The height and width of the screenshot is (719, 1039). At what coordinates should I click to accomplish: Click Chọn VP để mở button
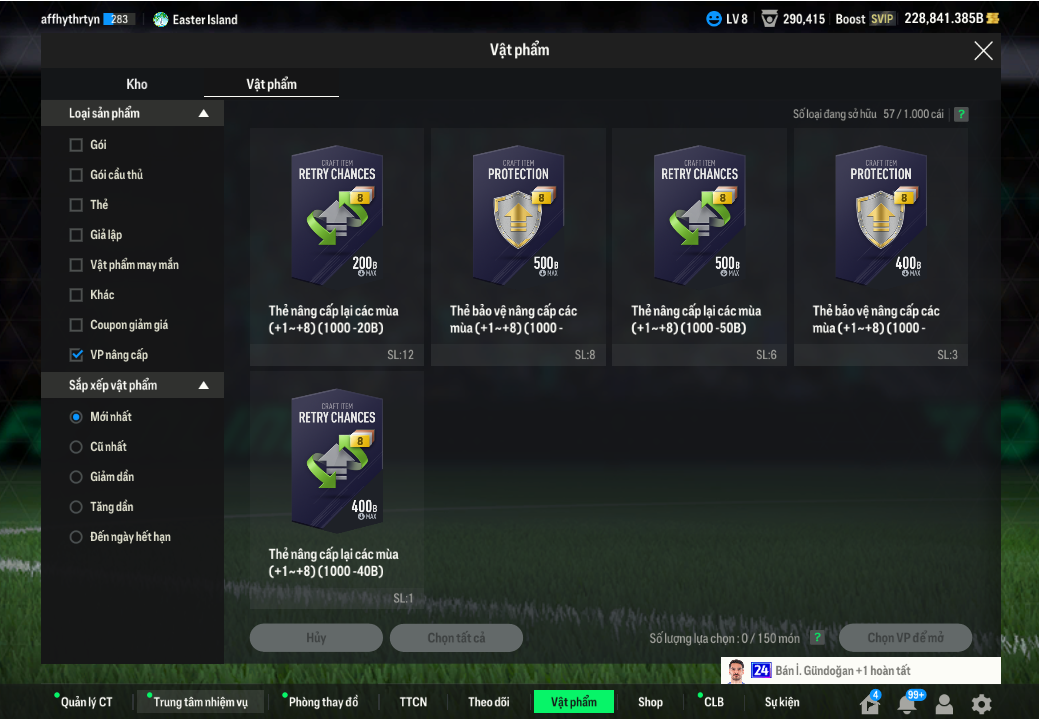pos(905,638)
